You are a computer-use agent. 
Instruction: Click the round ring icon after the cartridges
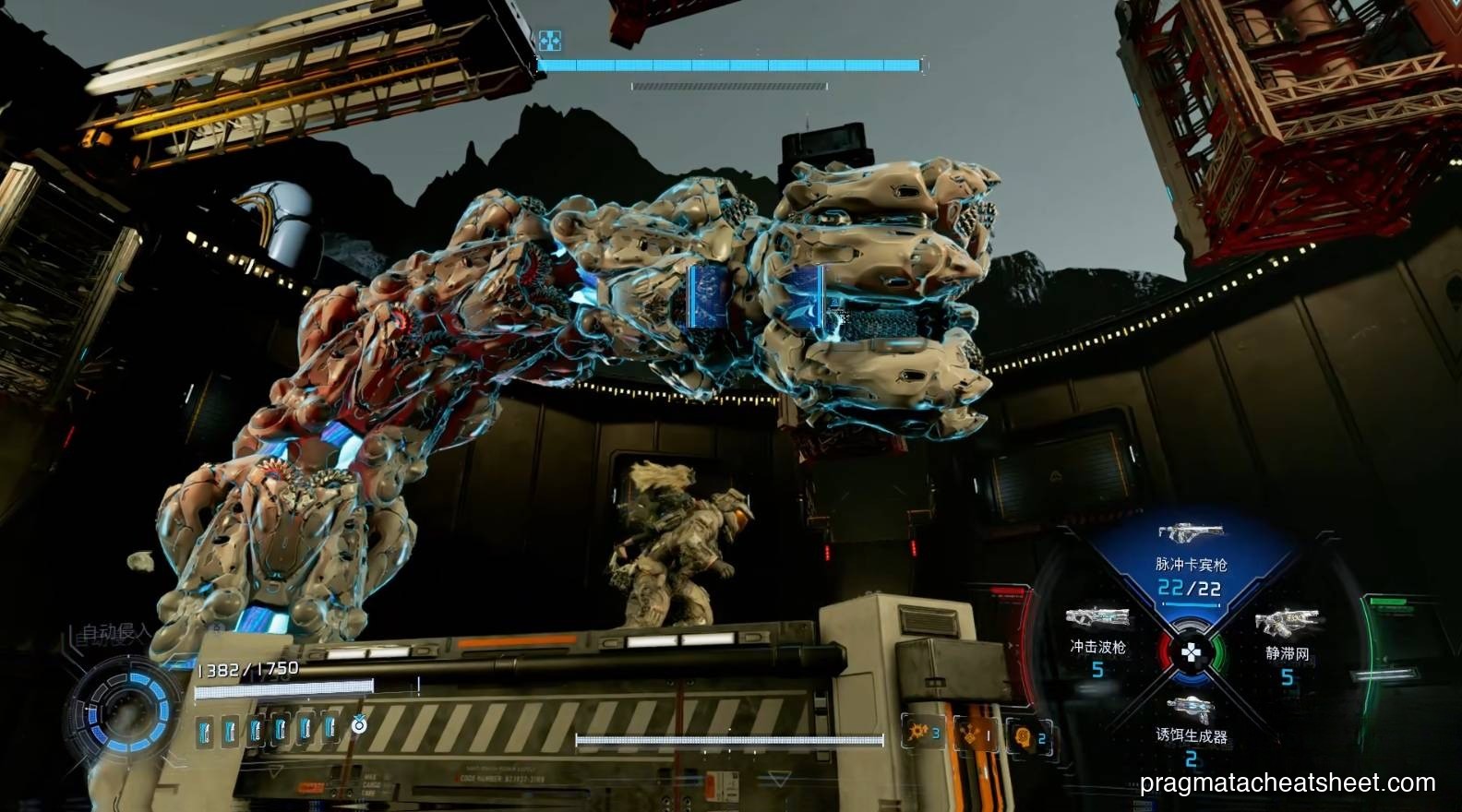pyautogui.click(x=359, y=726)
